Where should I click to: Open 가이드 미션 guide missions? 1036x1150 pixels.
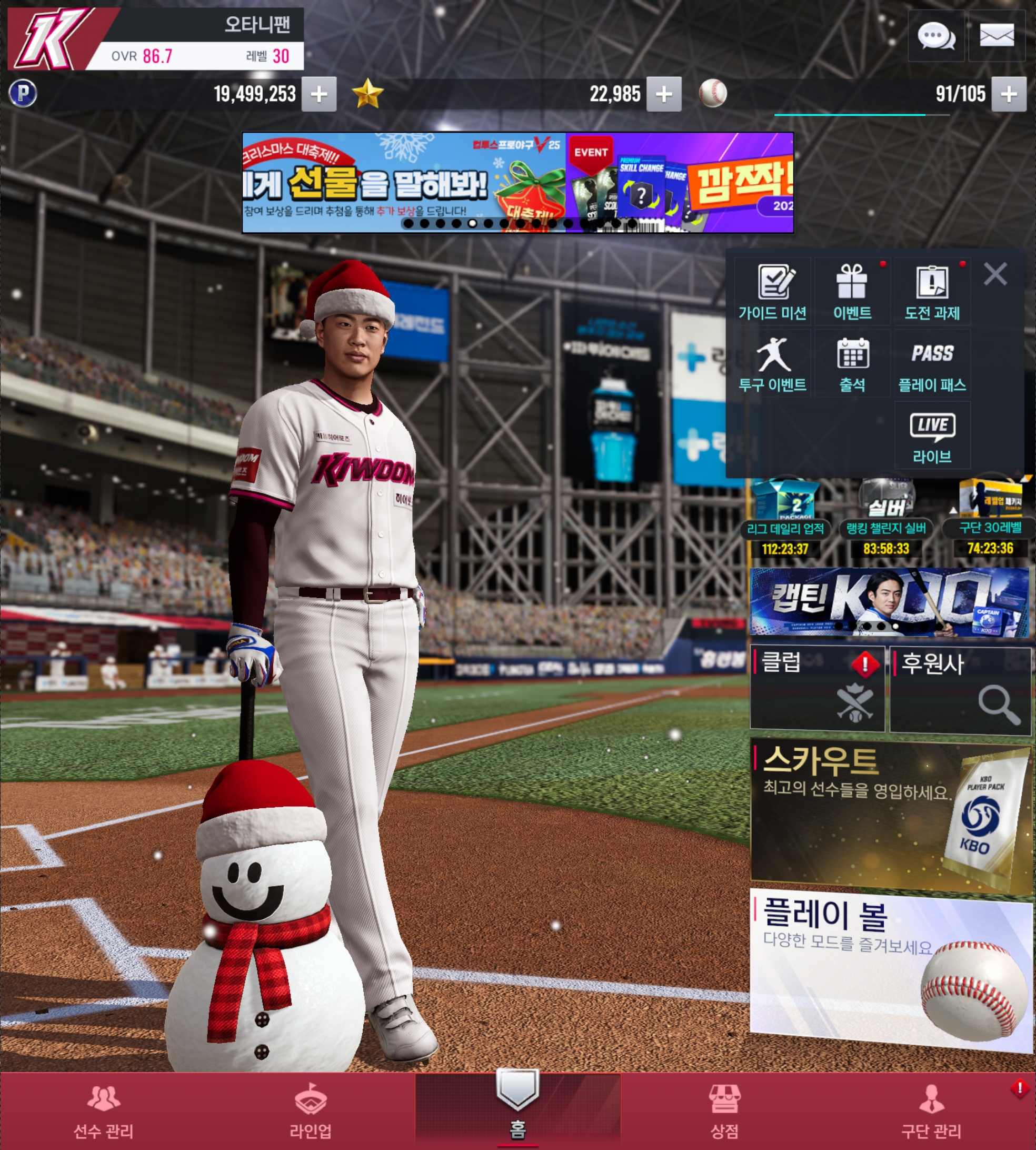click(x=772, y=293)
